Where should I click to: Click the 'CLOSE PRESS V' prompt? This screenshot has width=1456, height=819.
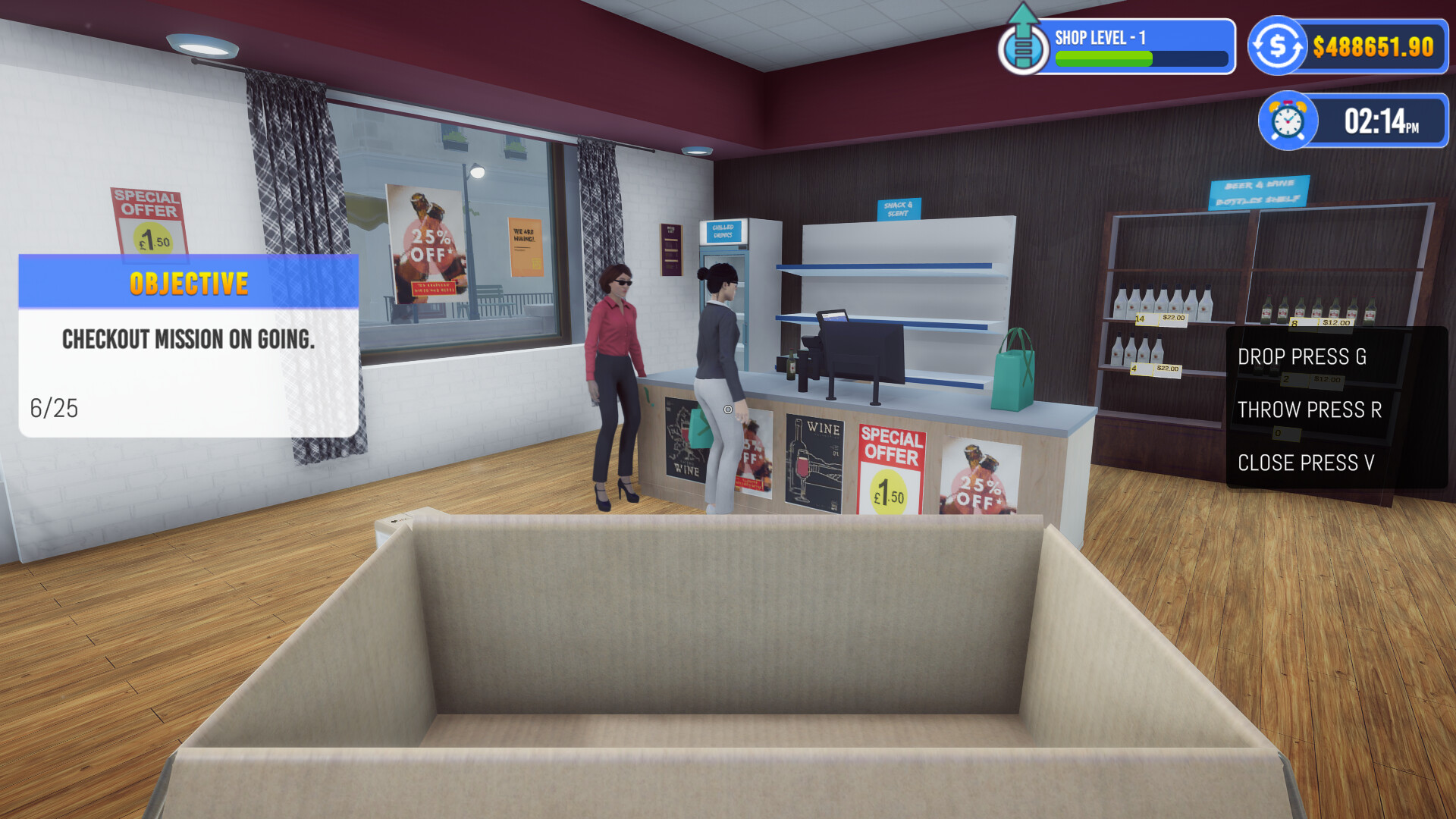point(1306,463)
